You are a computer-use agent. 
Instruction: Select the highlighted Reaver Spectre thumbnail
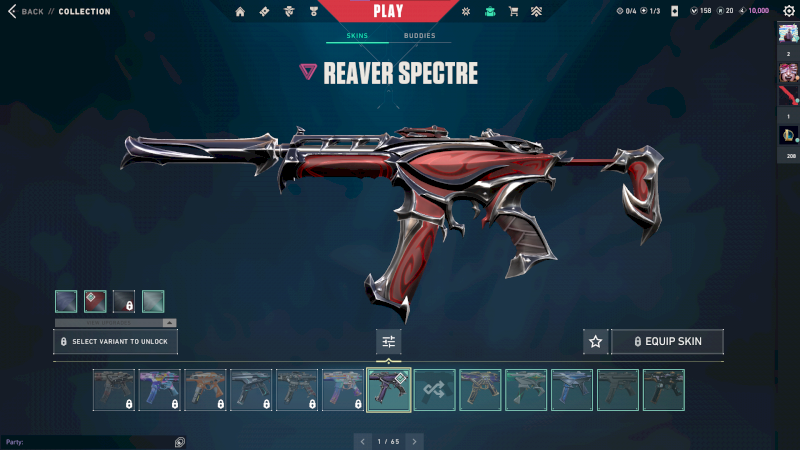tap(388, 390)
